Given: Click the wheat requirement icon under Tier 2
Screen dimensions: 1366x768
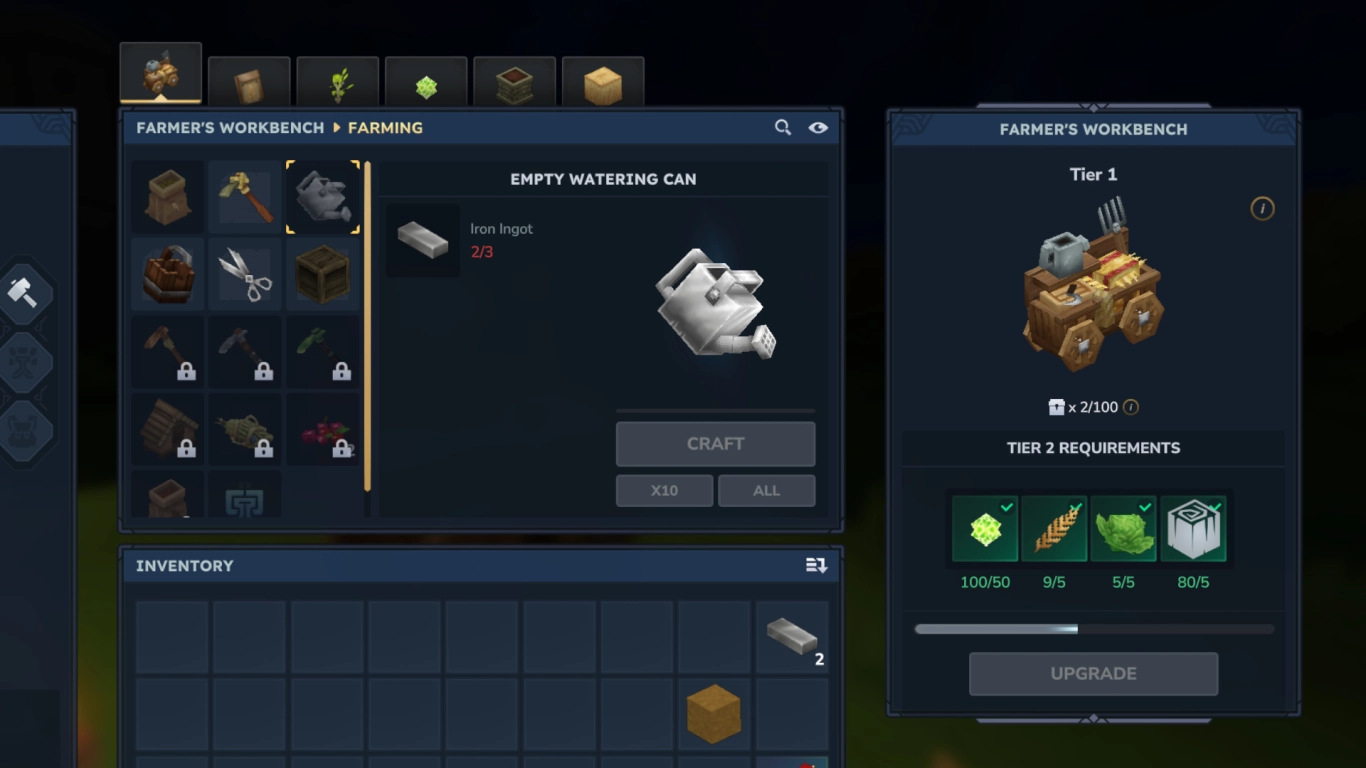Looking at the screenshot, I should click(1055, 529).
